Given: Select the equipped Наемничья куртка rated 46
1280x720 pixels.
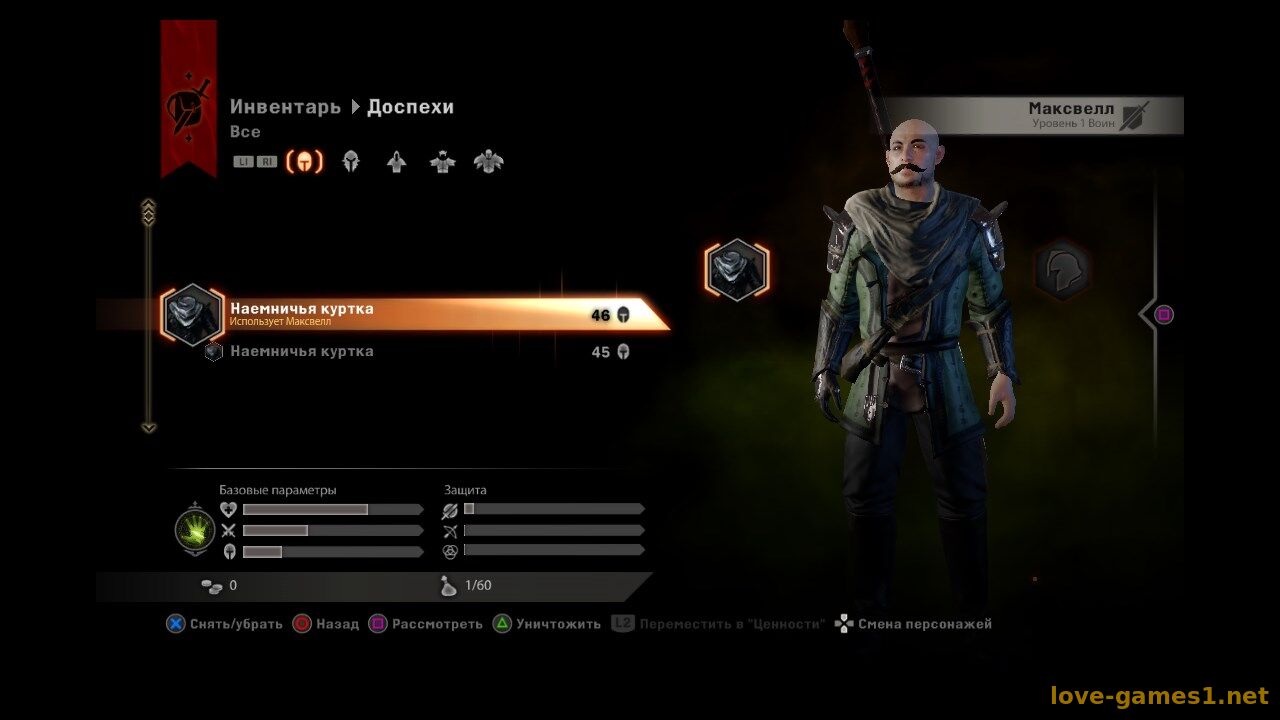Looking at the screenshot, I should [400, 314].
